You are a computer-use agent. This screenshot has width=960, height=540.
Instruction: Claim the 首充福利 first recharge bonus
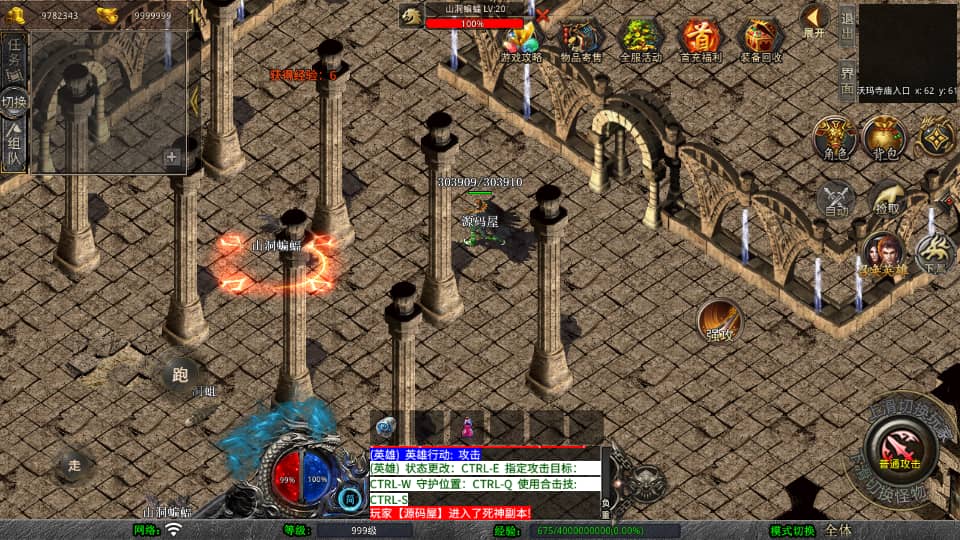[x=700, y=40]
